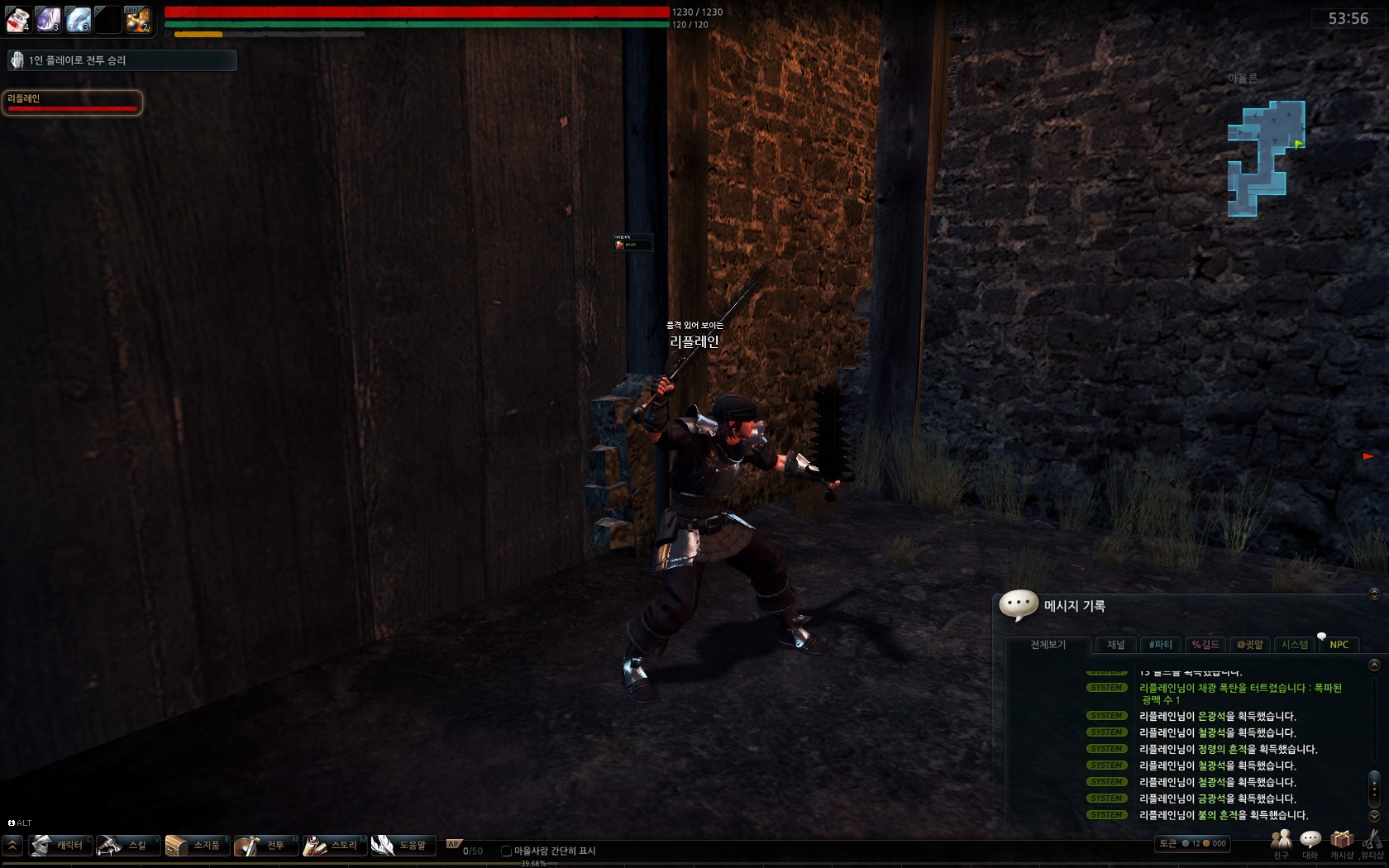Image resolution: width=1389 pixels, height=868 pixels.
Task: Toggle the 마을사람 간단히 표시 checkbox
Action: click(507, 851)
